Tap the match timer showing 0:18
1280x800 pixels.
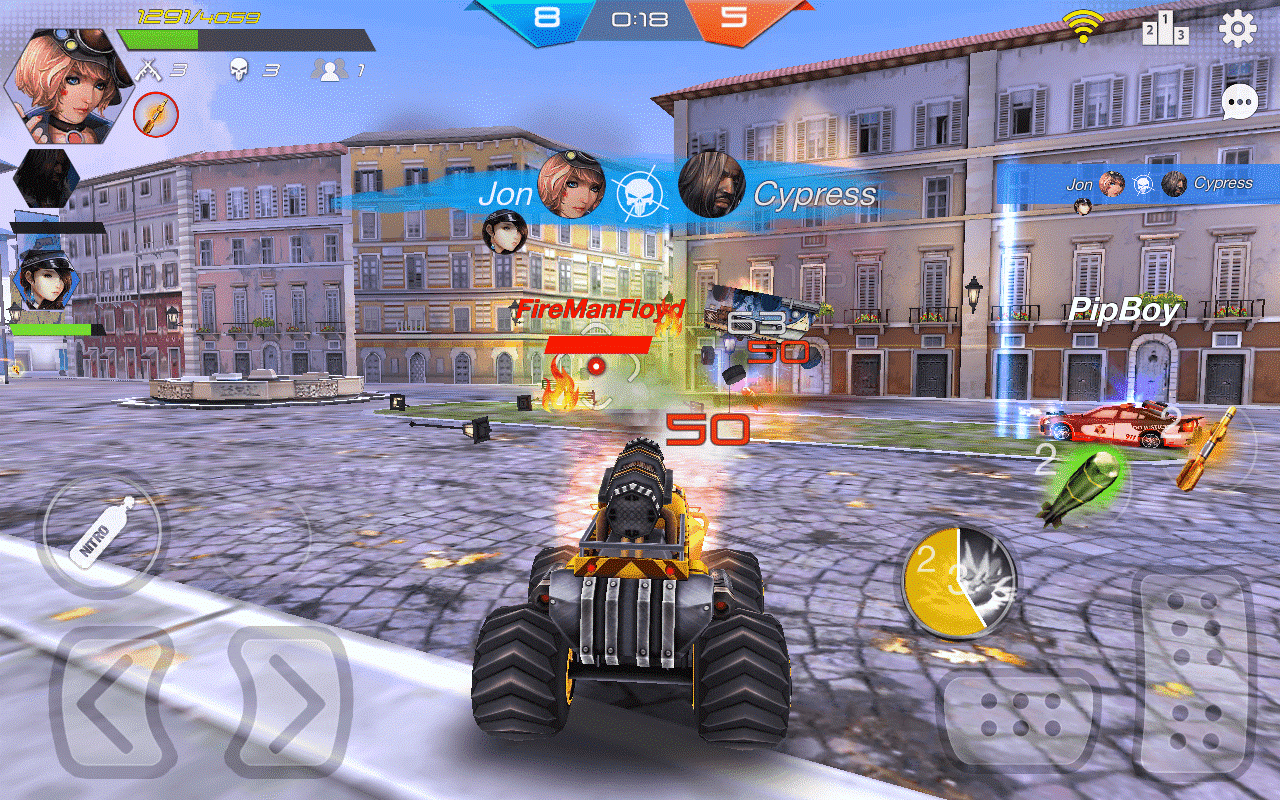tap(640, 16)
